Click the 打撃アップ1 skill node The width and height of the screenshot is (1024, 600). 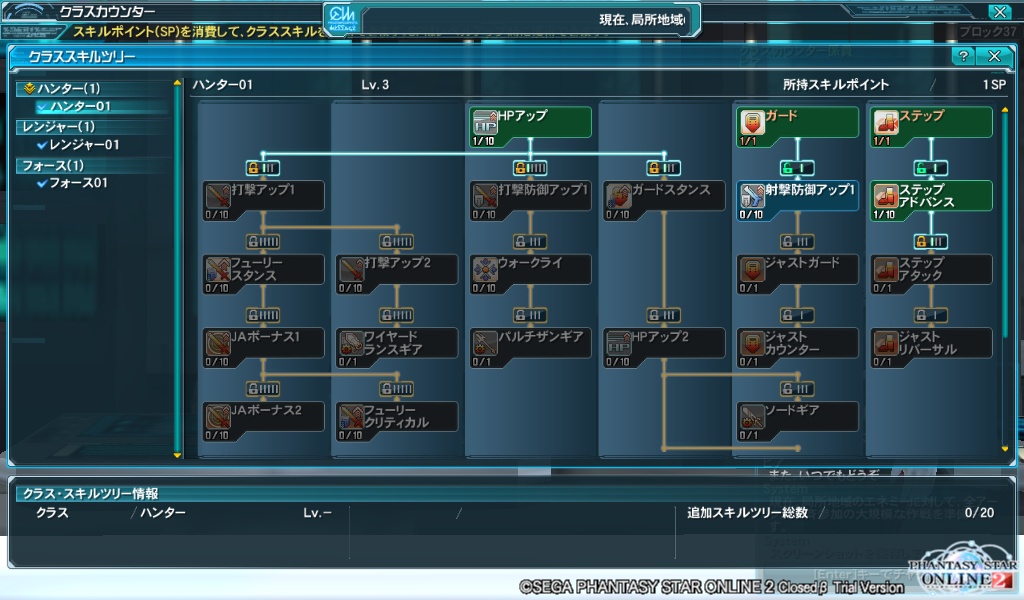coord(263,196)
